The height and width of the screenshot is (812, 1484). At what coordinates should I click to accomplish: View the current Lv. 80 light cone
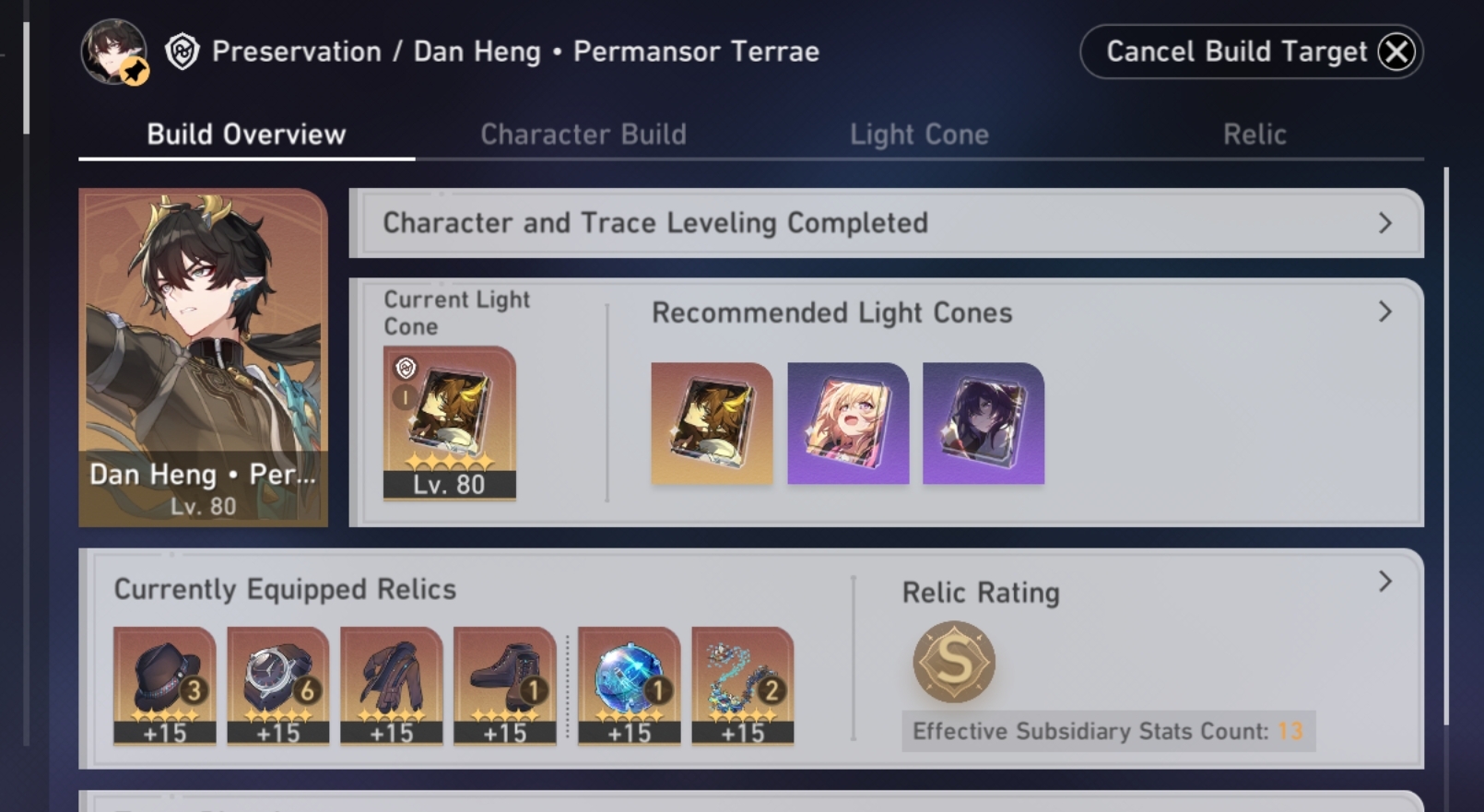tap(449, 423)
